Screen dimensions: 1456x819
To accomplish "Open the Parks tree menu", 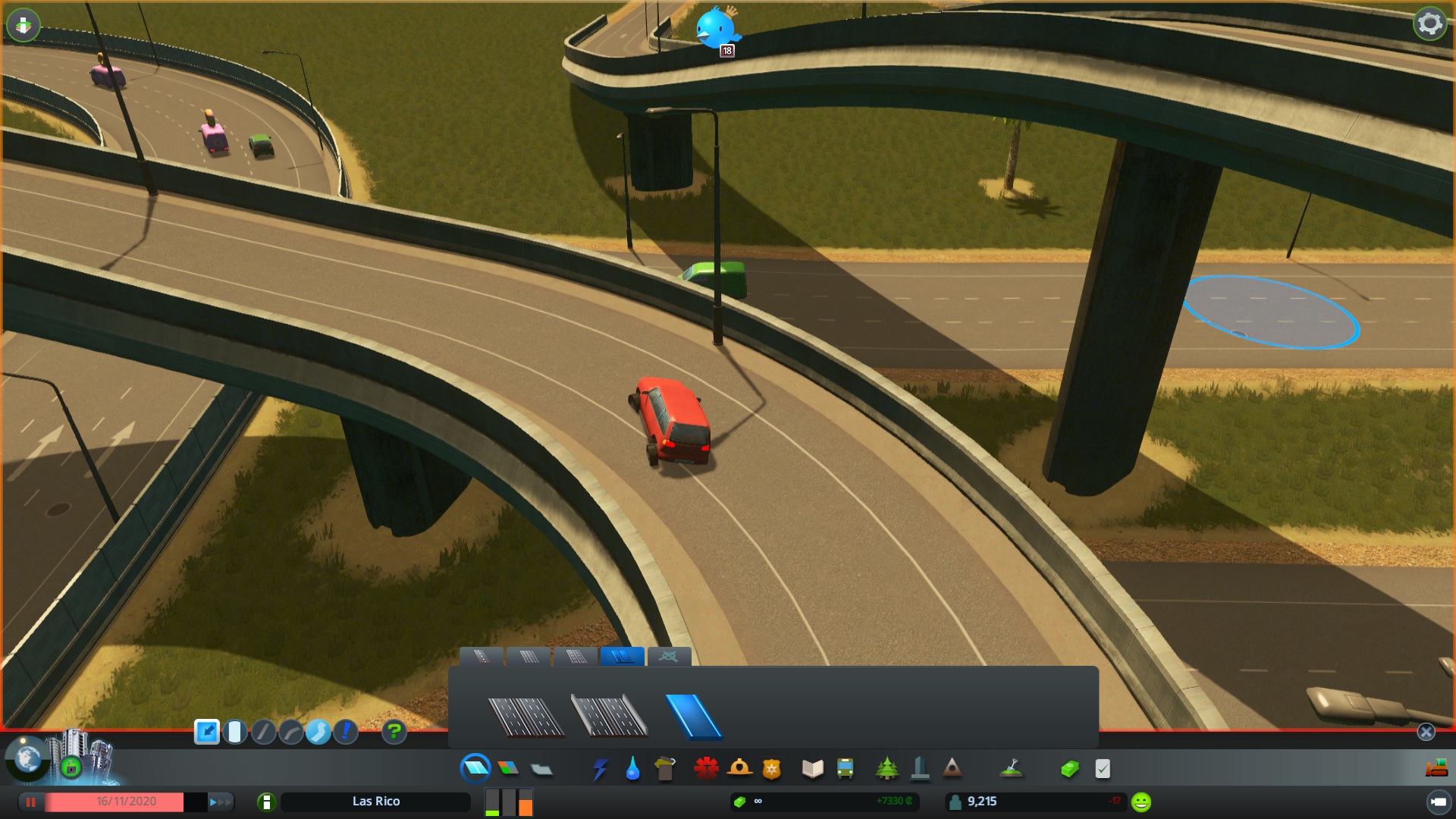I will coord(886,769).
